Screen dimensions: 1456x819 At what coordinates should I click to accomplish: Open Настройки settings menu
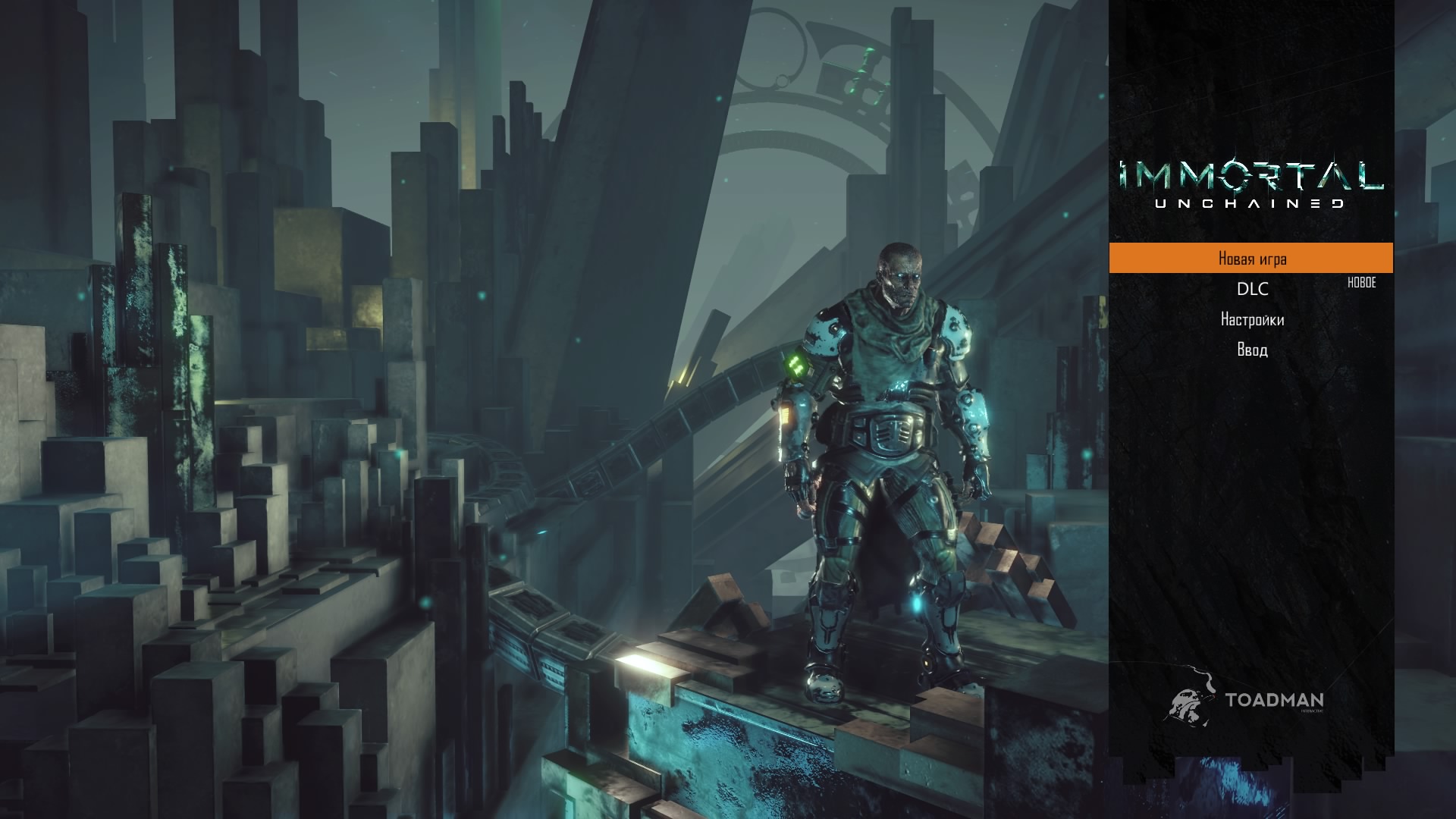(x=1252, y=320)
